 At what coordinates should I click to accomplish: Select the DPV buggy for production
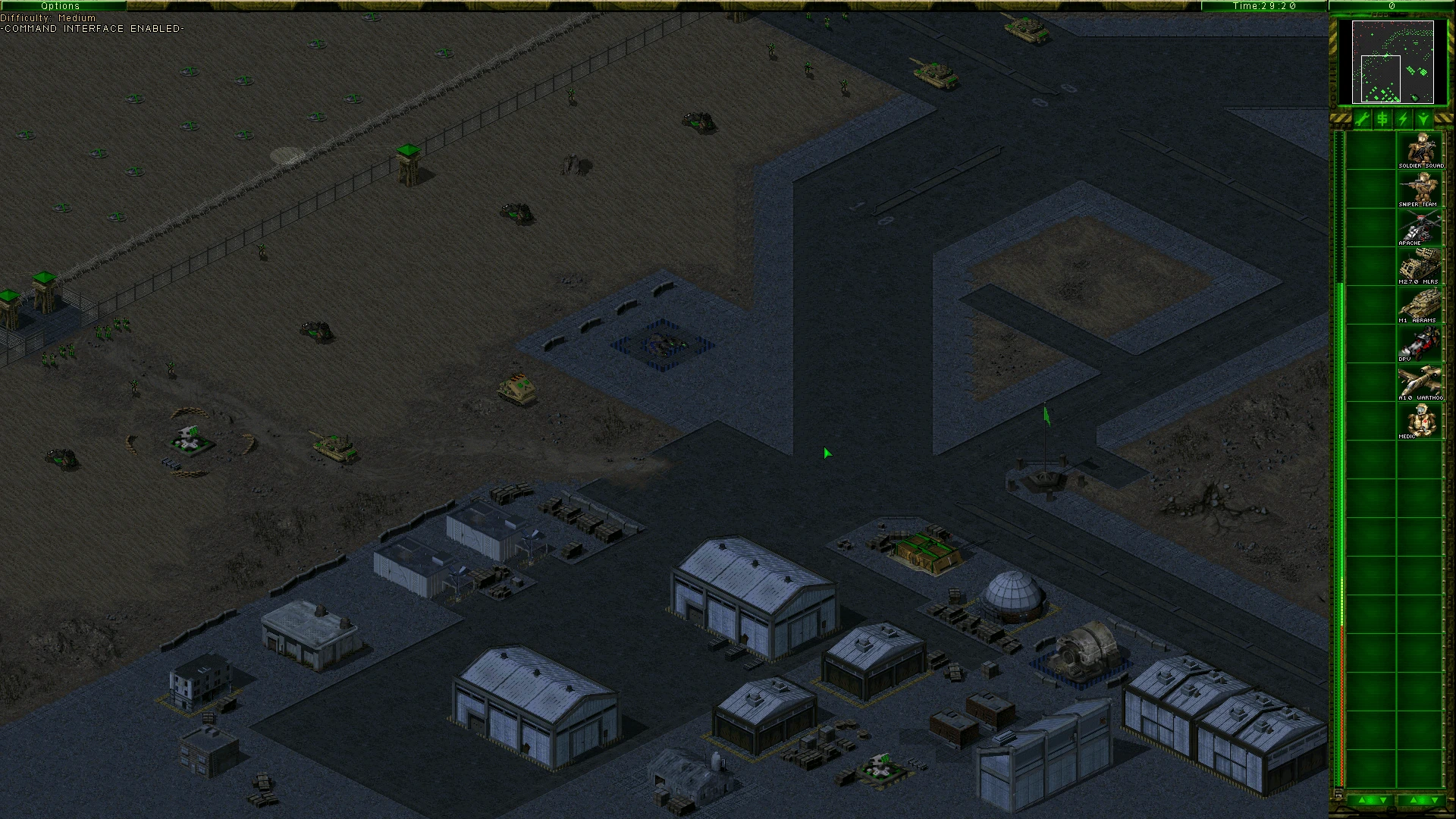pos(1420,344)
